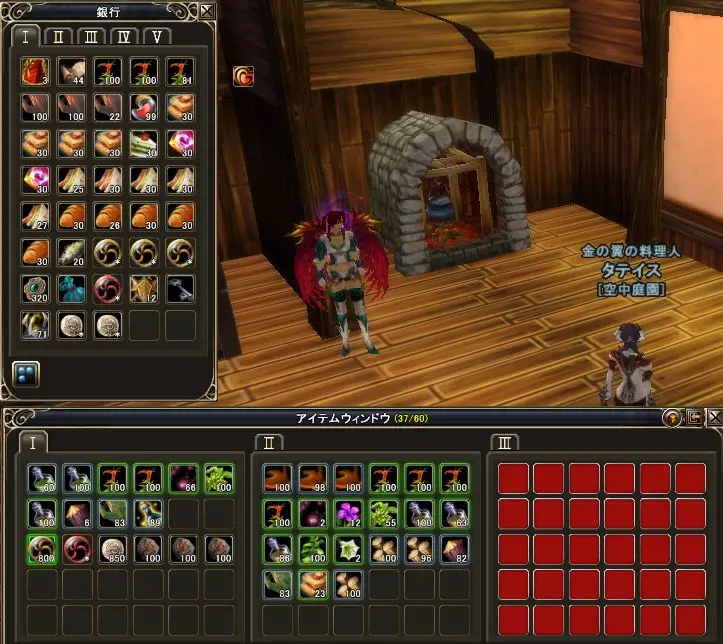Open bank tab III
The image size is (723, 644).
[91, 37]
